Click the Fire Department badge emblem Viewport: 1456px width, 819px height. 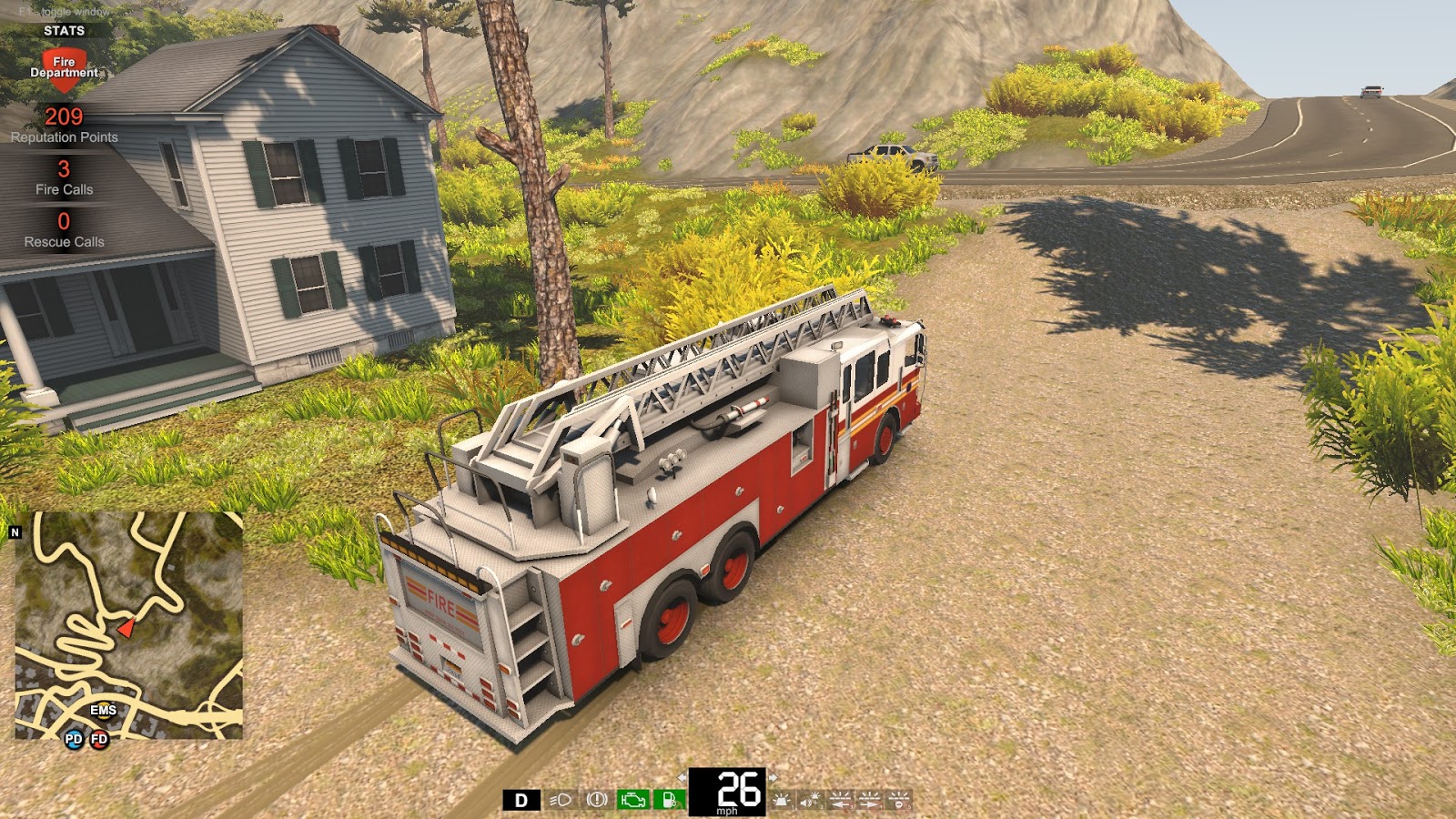(x=64, y=68)
